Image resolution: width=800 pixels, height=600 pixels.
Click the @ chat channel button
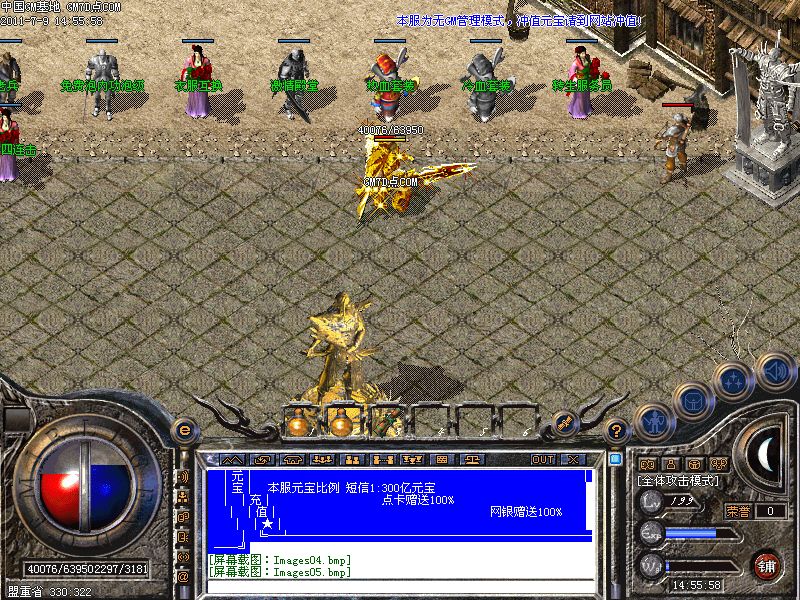click(x=183, y=577)
